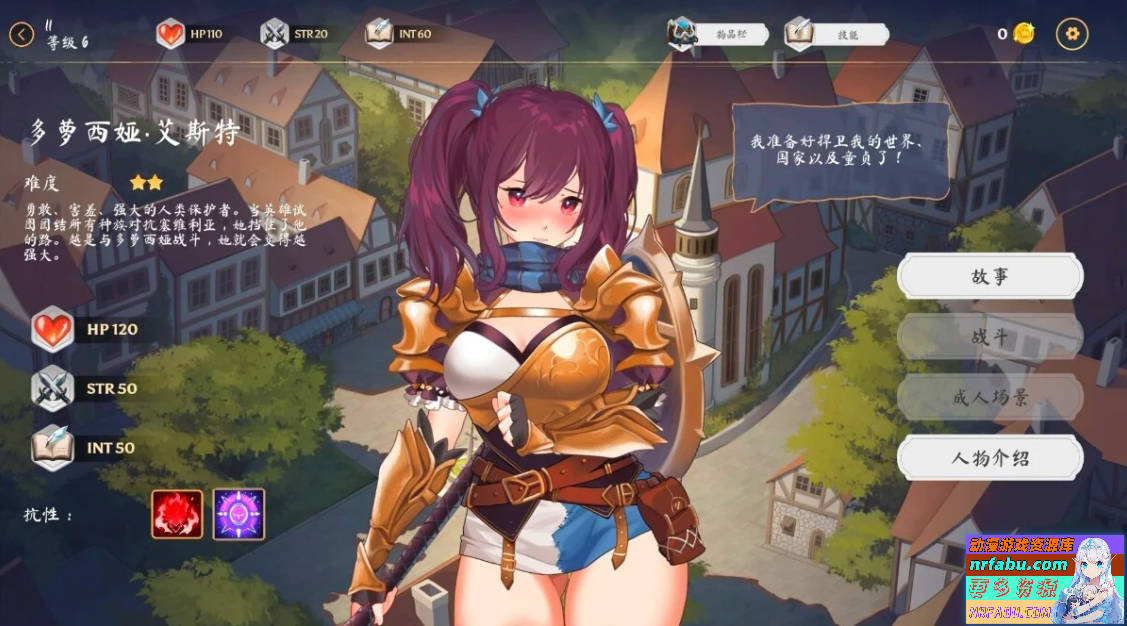Inspect the red flame resistance icon
Screen dimensions: 1127x626
pyautogui.click(x=177, y=514)
